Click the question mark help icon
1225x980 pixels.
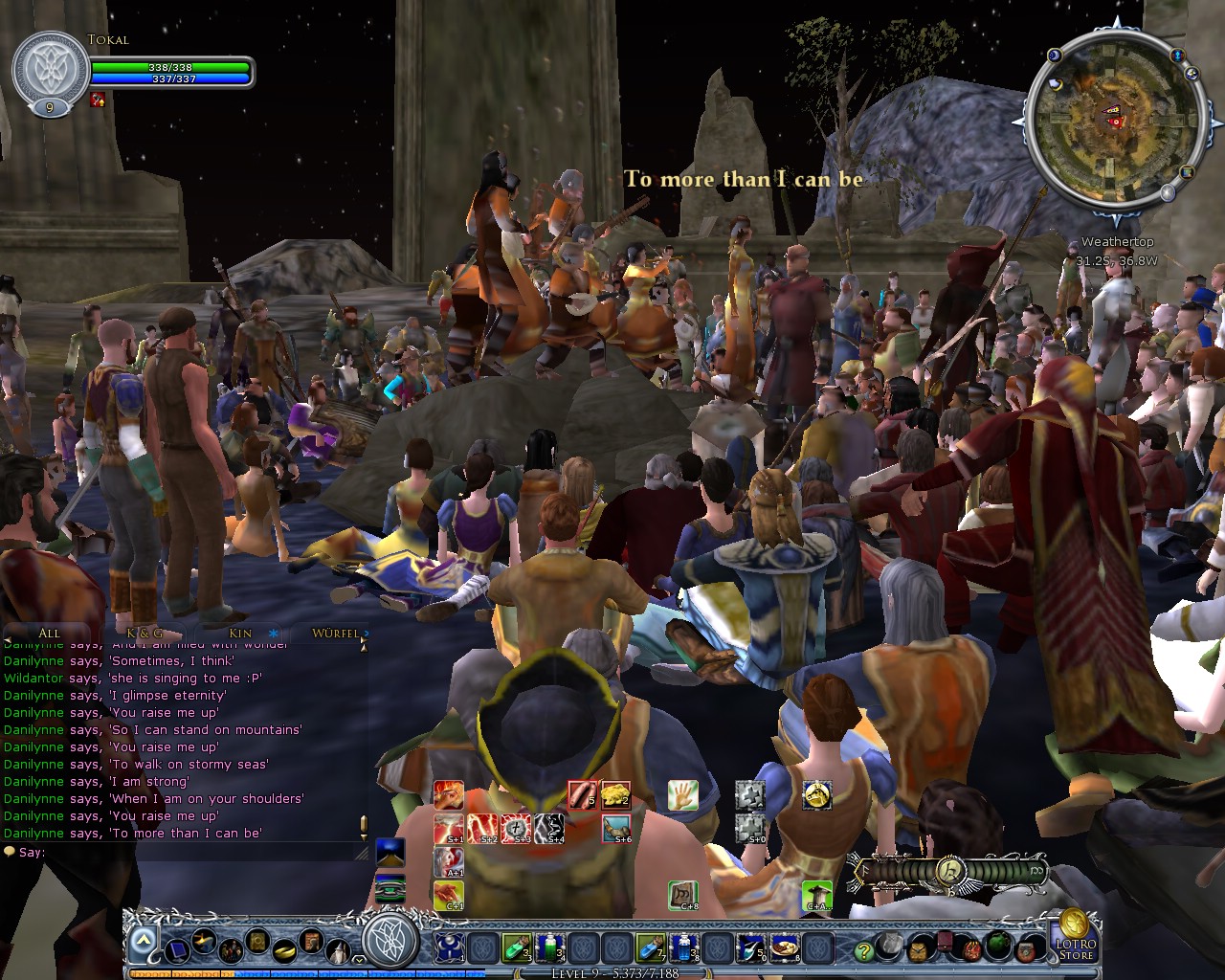click(x=864, y=951)
